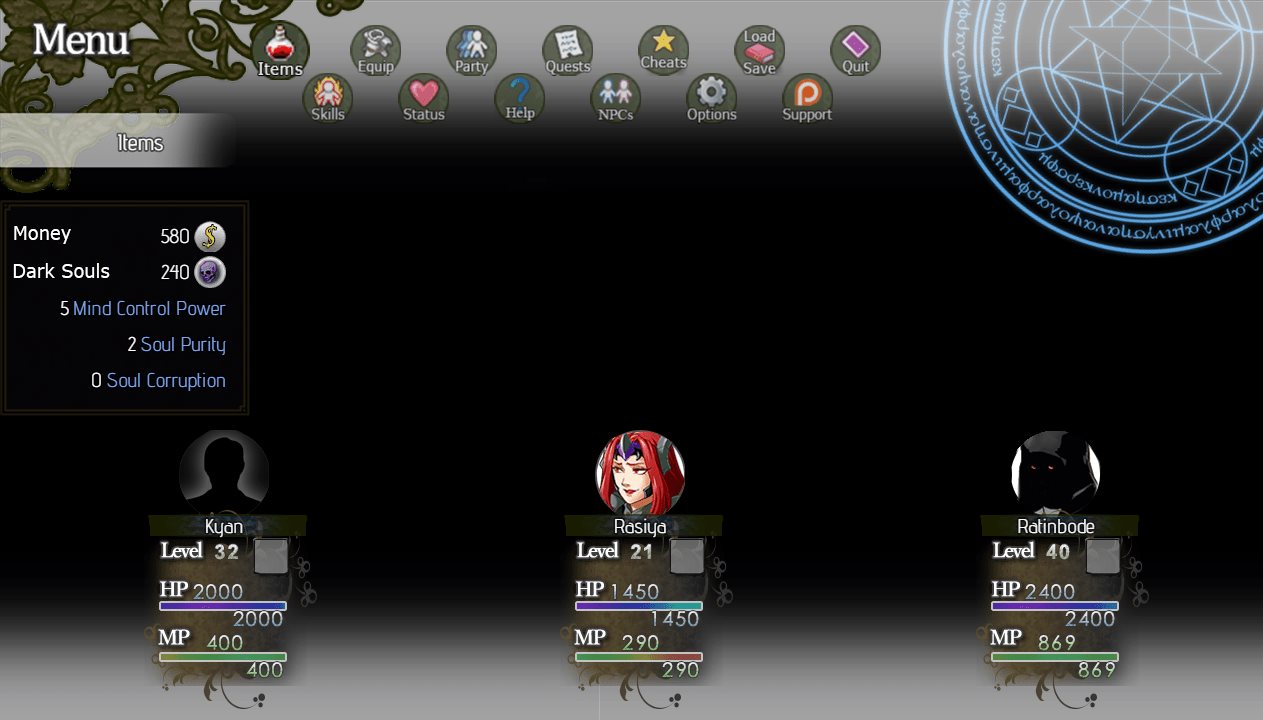
Task: Select party member Rasiya
Action: [640, 474]
